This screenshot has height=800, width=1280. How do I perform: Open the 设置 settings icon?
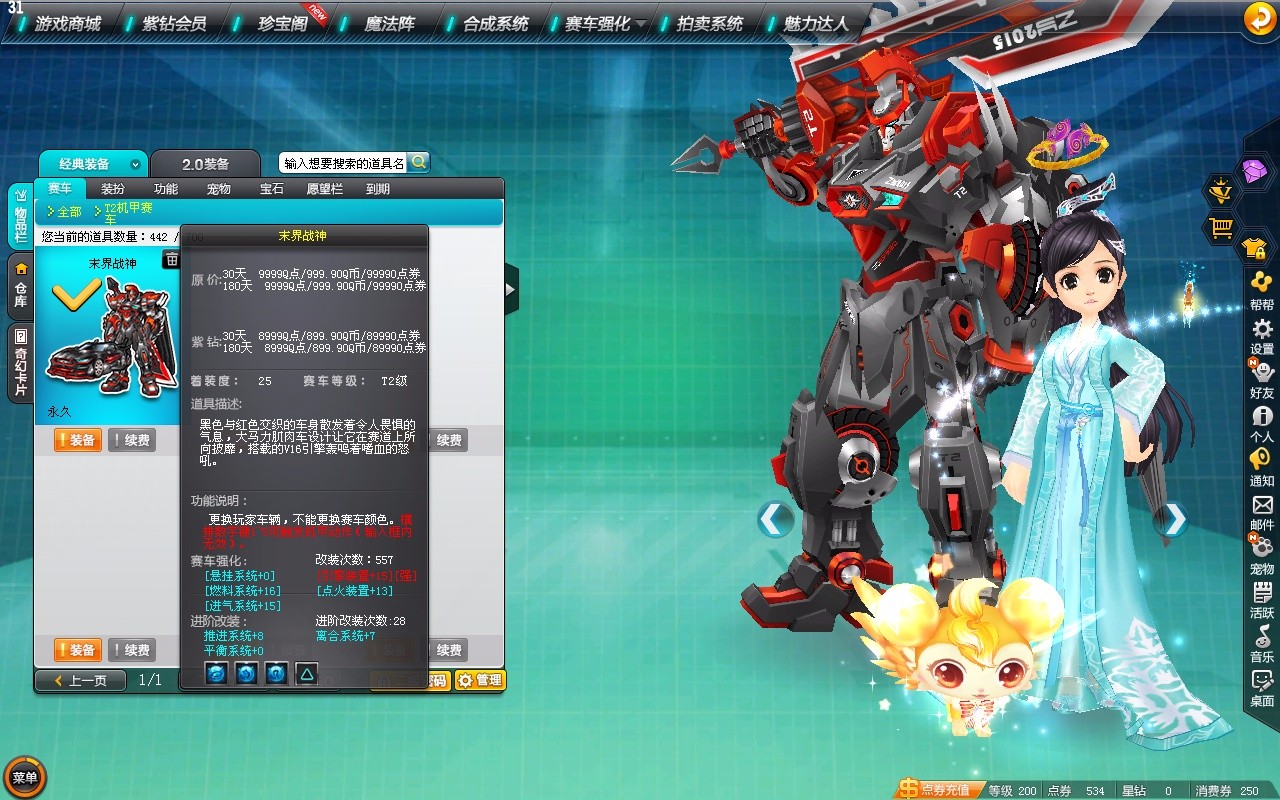tap(1262, 335)
